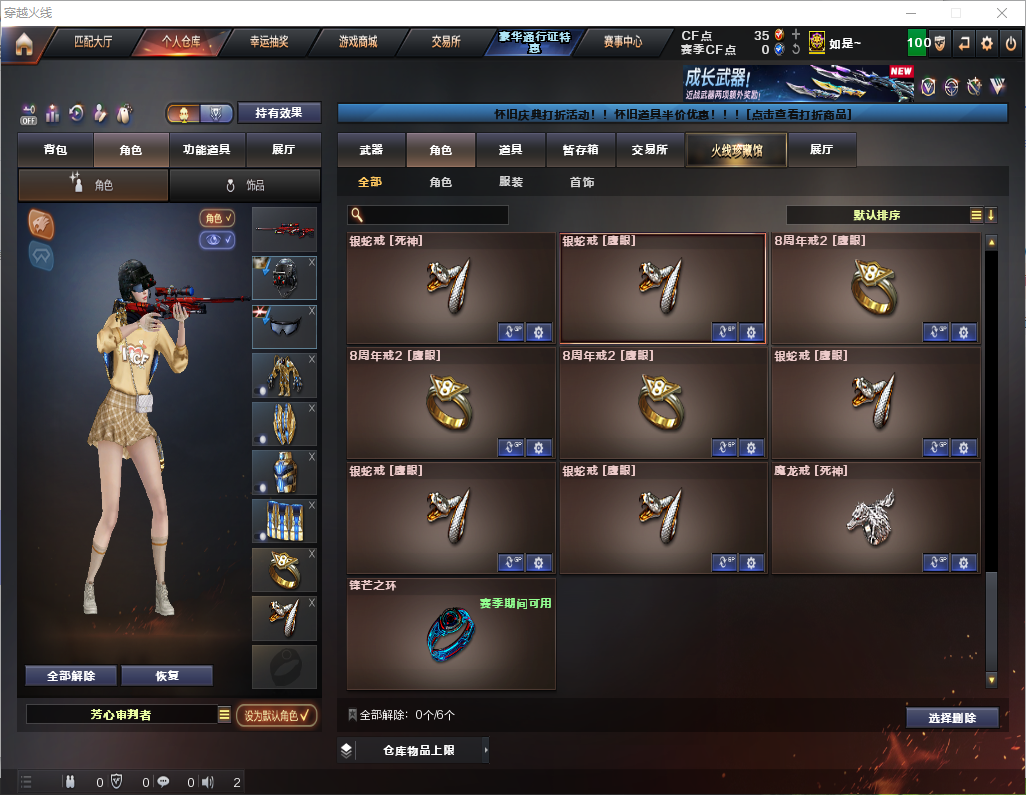Image resolution: width=1026 pixels, height=795 pixels.
Task: Click the 全部解除 unequip all button
Action: point(71,676)
